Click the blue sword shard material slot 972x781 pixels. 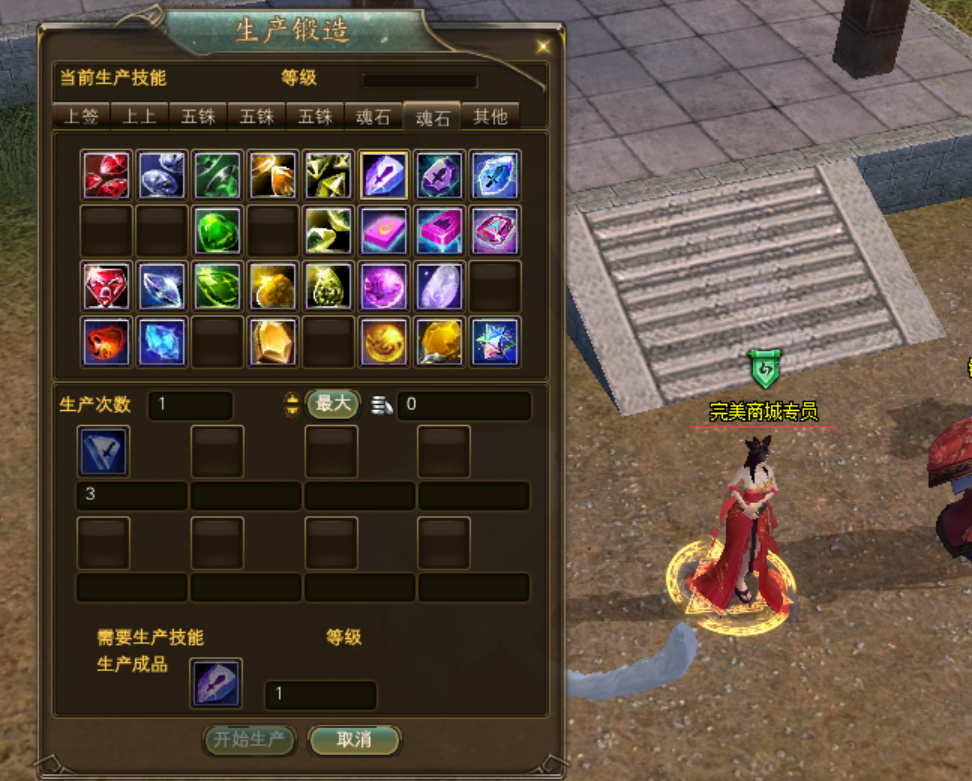(104, 452)
